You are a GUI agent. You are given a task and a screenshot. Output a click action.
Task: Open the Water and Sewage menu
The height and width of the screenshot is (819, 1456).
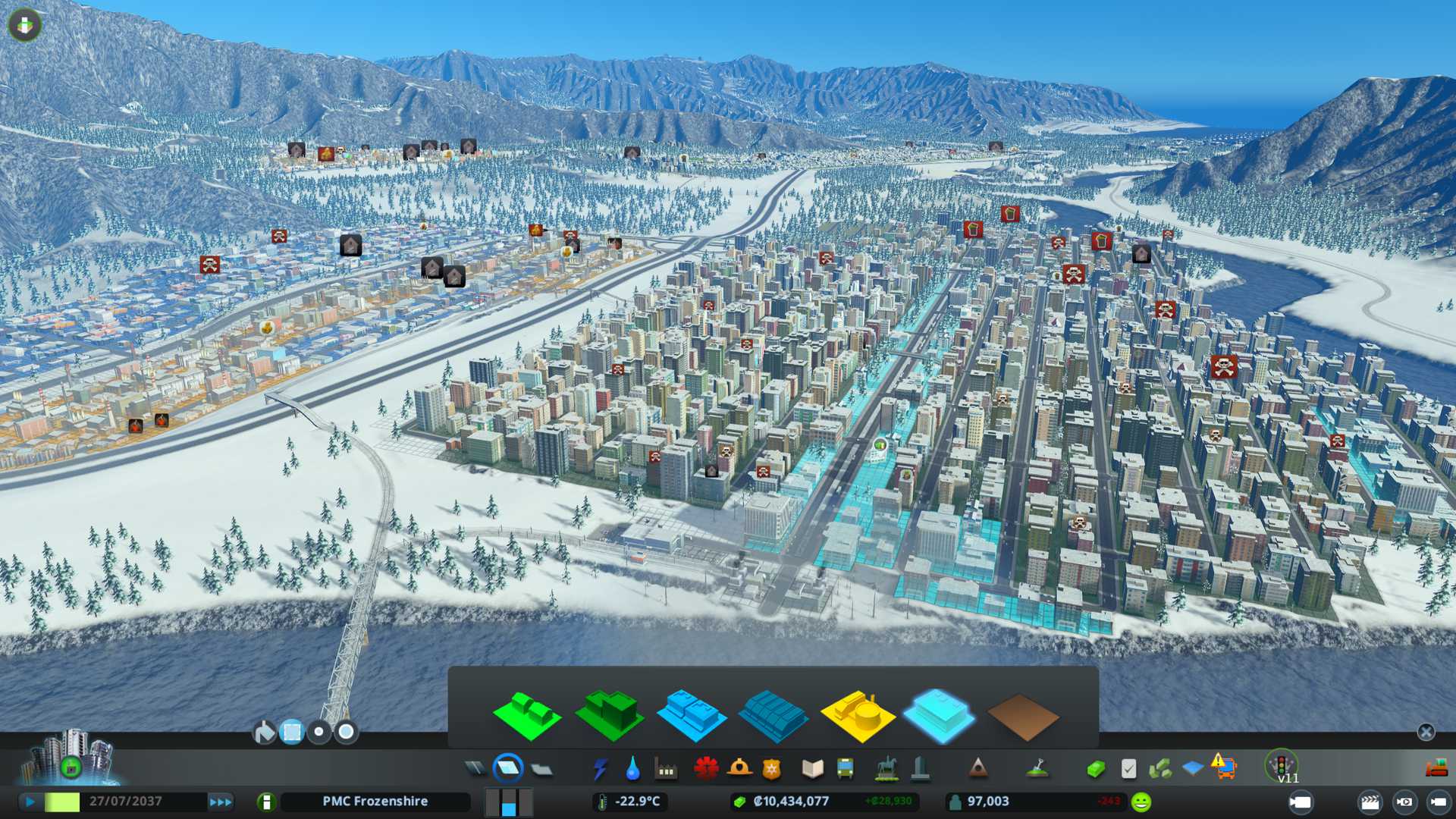pyautogui.click(x=632, y=769)
